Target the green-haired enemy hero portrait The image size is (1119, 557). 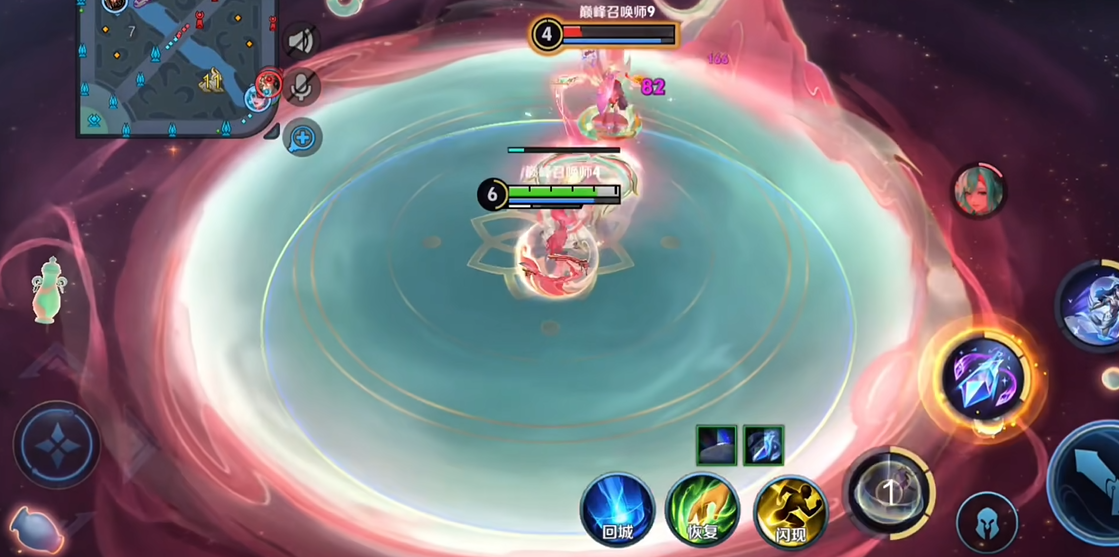[979, 192]
